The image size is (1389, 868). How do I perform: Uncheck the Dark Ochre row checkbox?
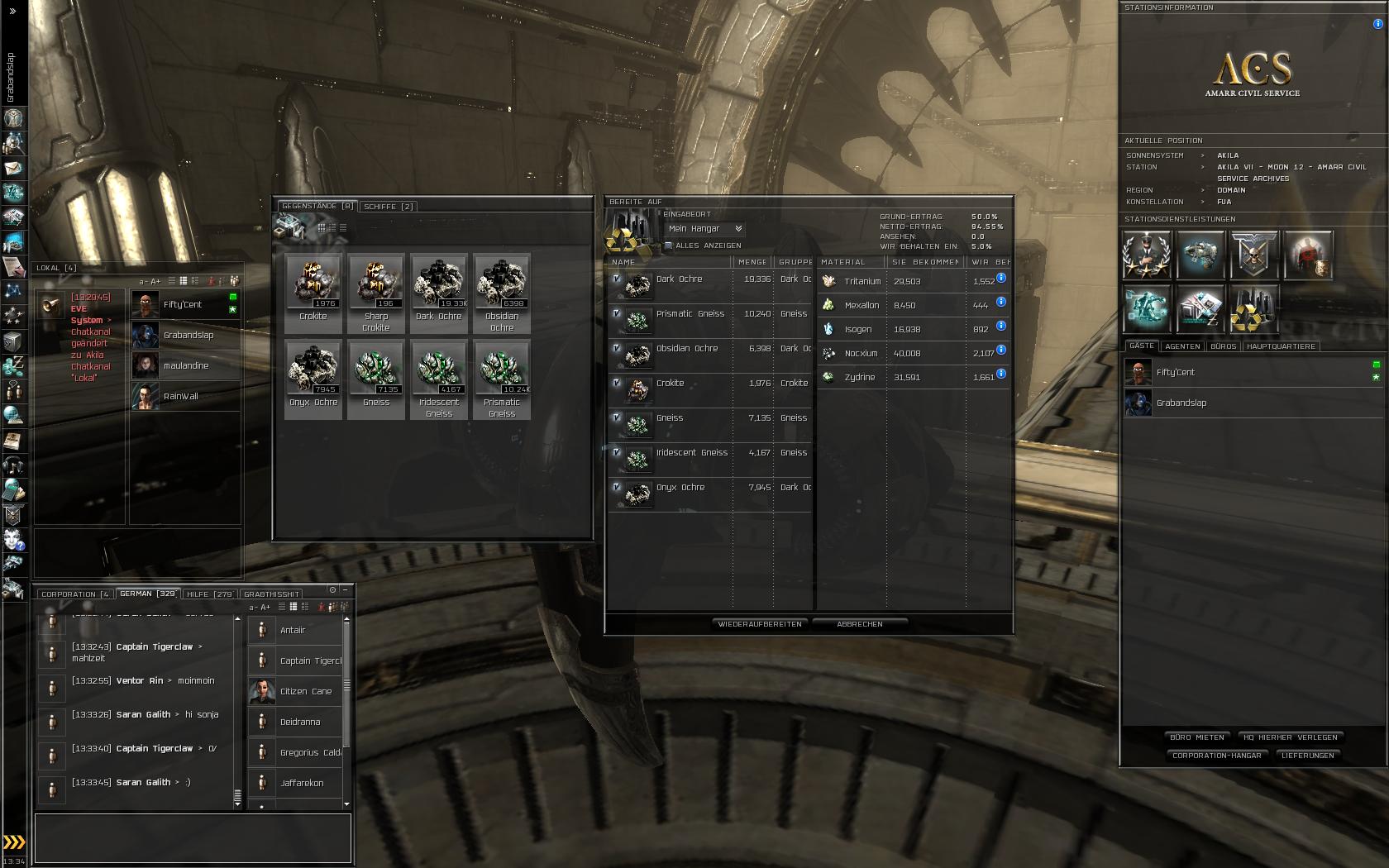[617, 279]
